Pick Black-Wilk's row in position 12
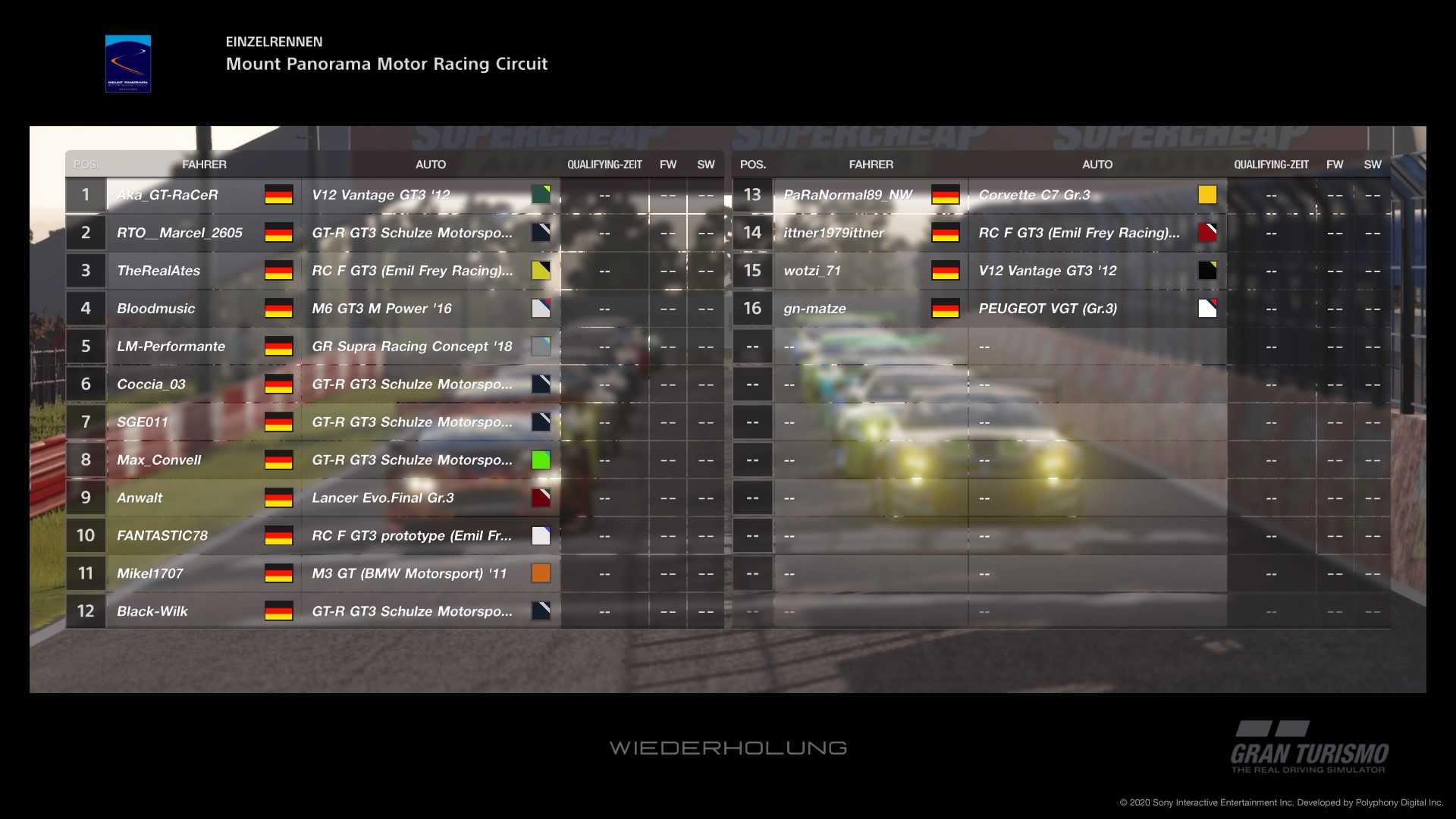The height and width of the screenshot is (819, 1456). (x=152, y=611)
